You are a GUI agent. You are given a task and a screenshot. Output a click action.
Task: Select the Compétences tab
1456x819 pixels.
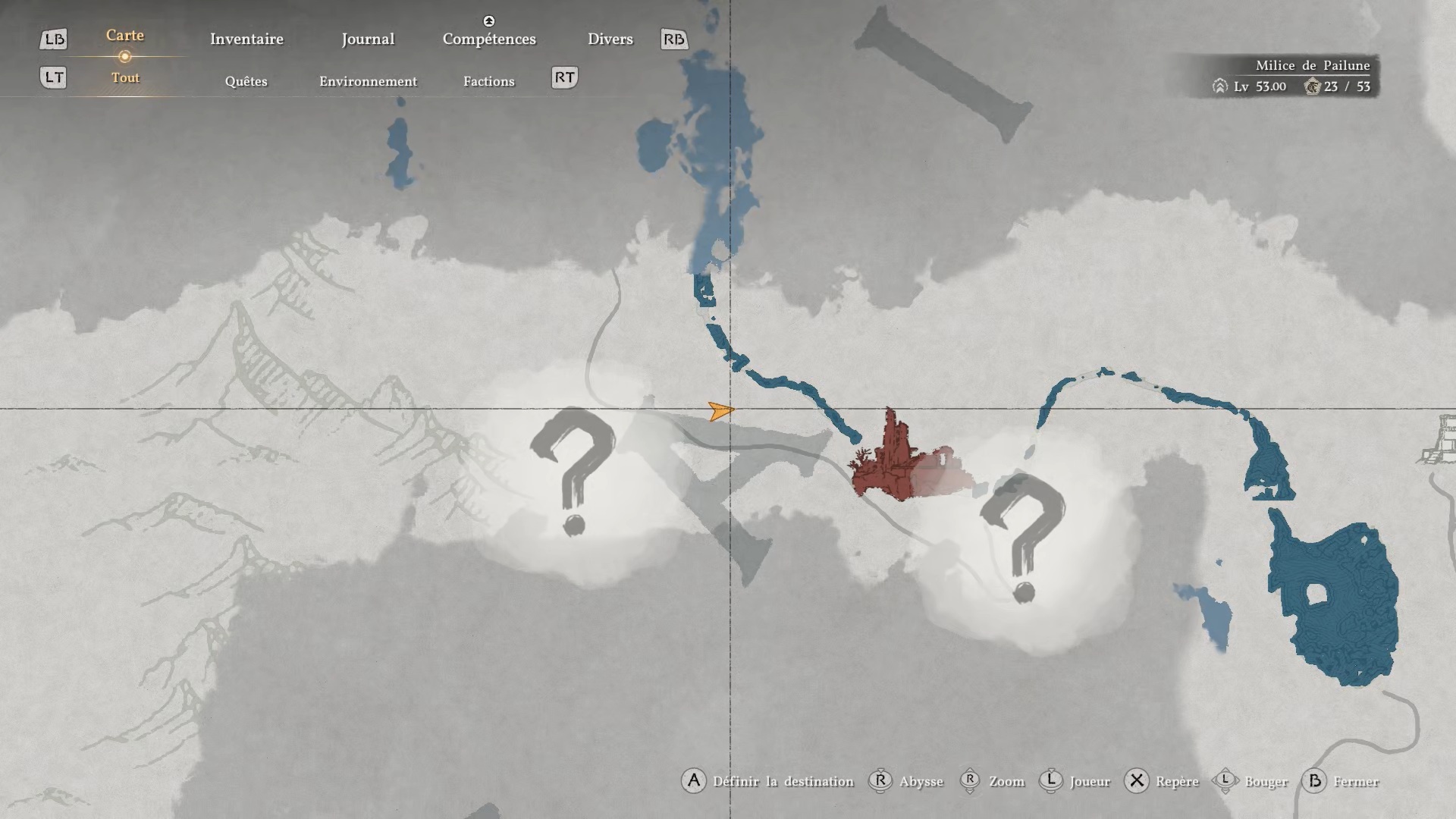point(489,39)
